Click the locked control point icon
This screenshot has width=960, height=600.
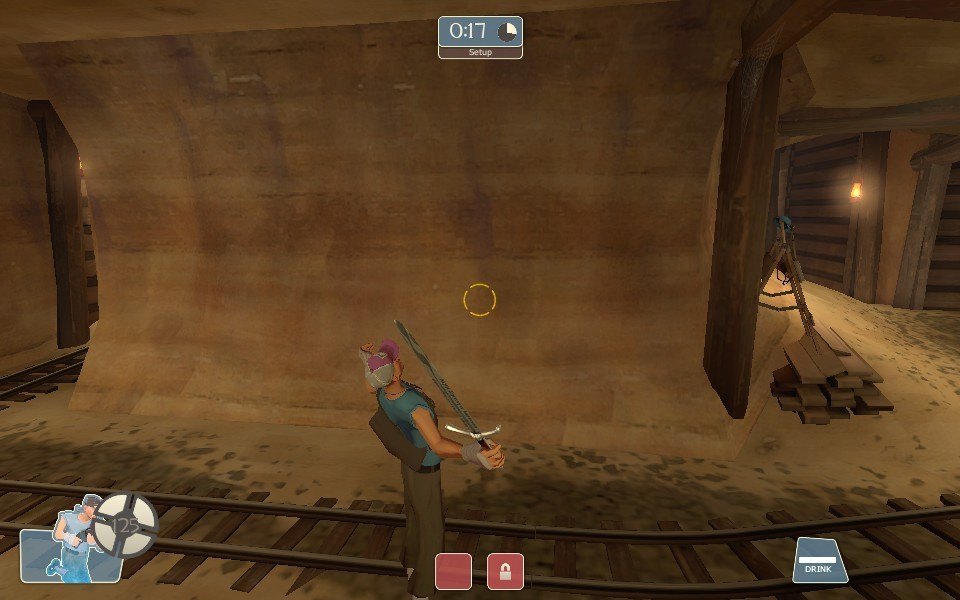coord(505,571)
